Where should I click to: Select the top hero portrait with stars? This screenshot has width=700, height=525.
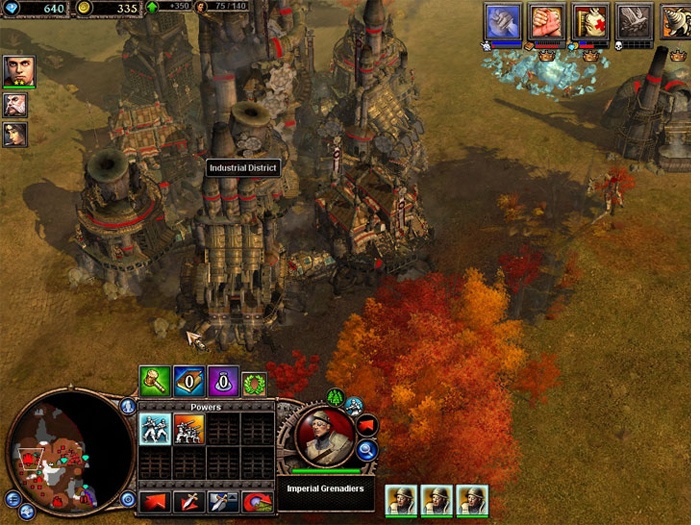coord(17,70)
